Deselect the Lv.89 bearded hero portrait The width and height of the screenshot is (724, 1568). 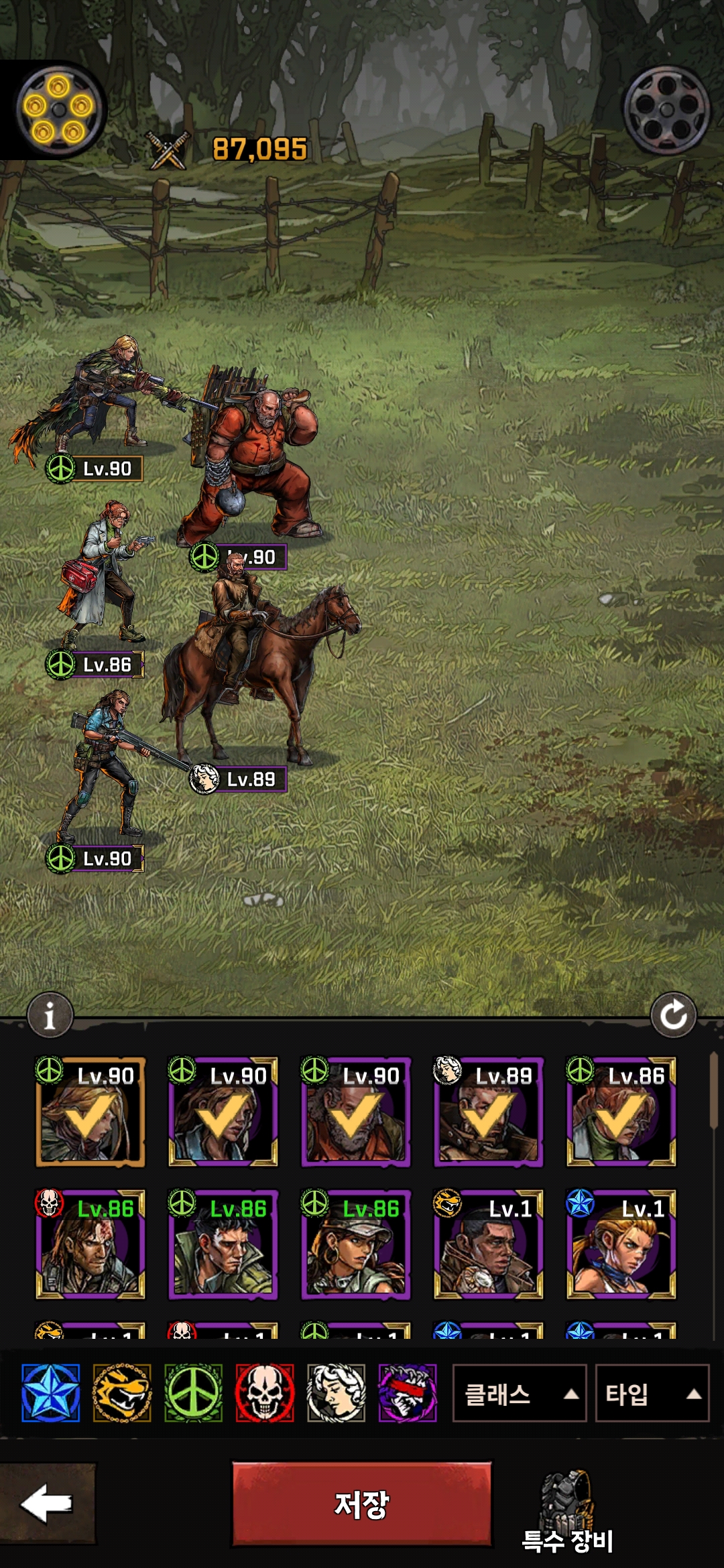[x=488, y=1112]
